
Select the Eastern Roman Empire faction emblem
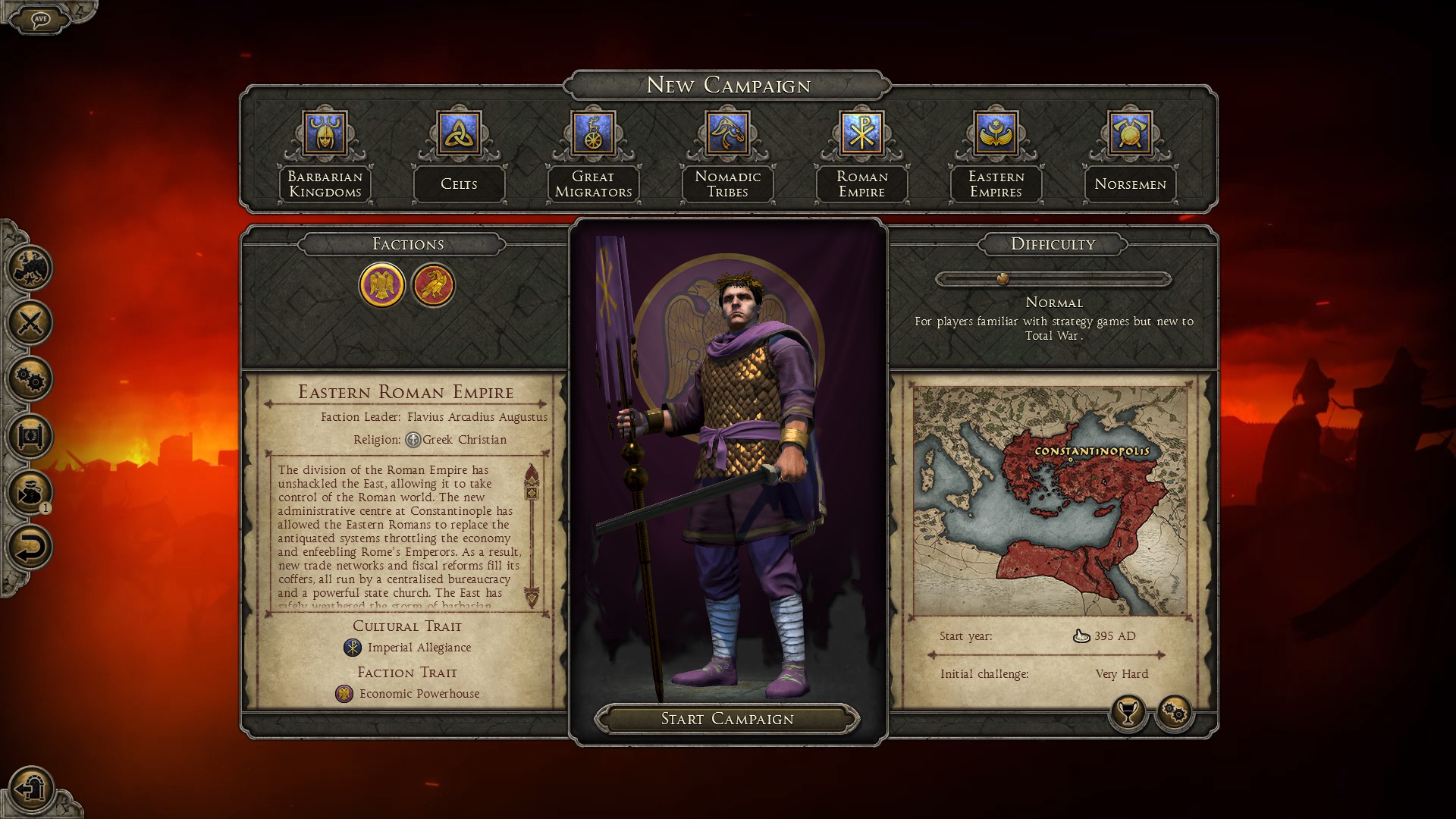click(x=381, y=285)
